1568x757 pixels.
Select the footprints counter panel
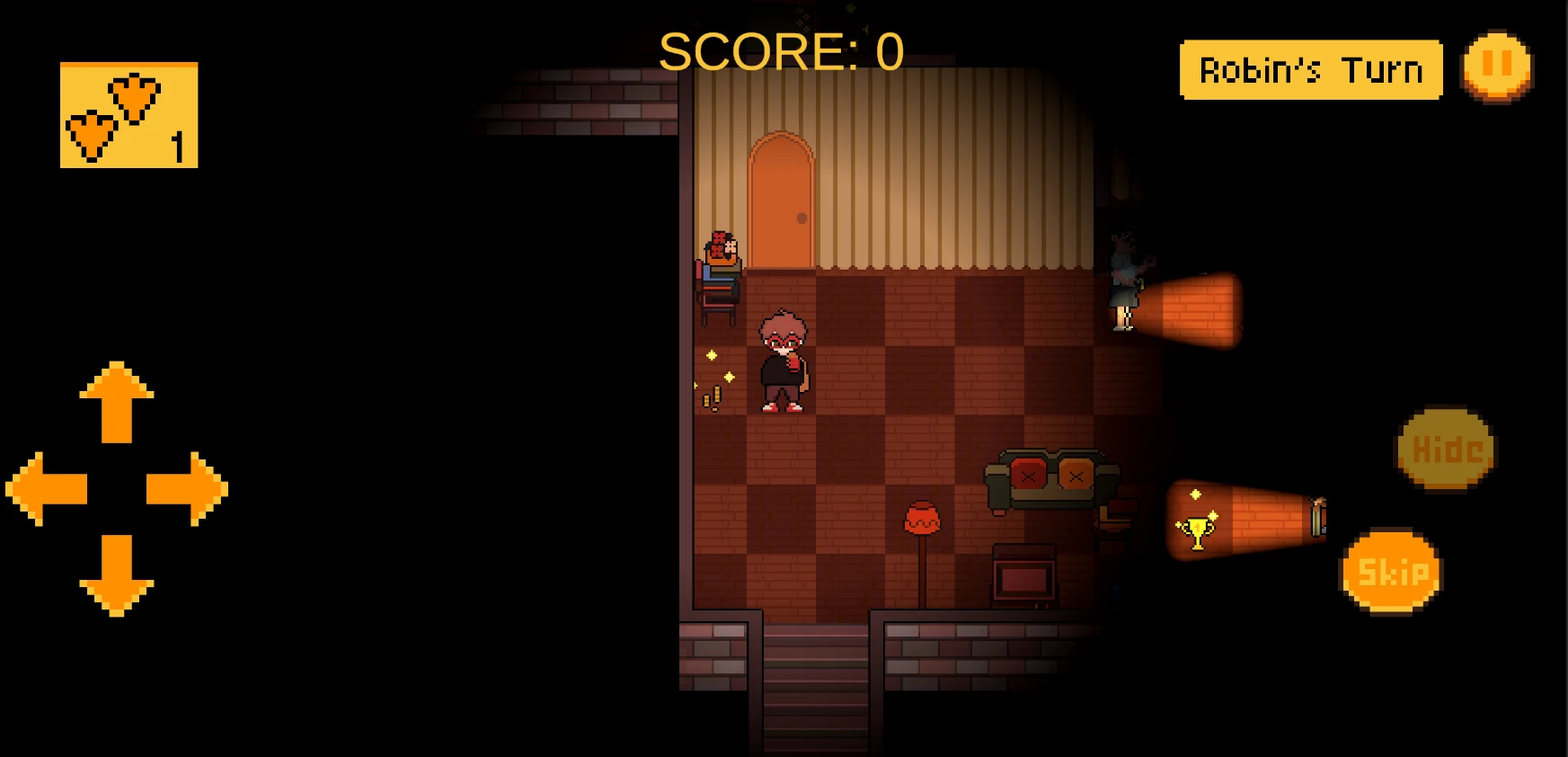pos(129,115)
